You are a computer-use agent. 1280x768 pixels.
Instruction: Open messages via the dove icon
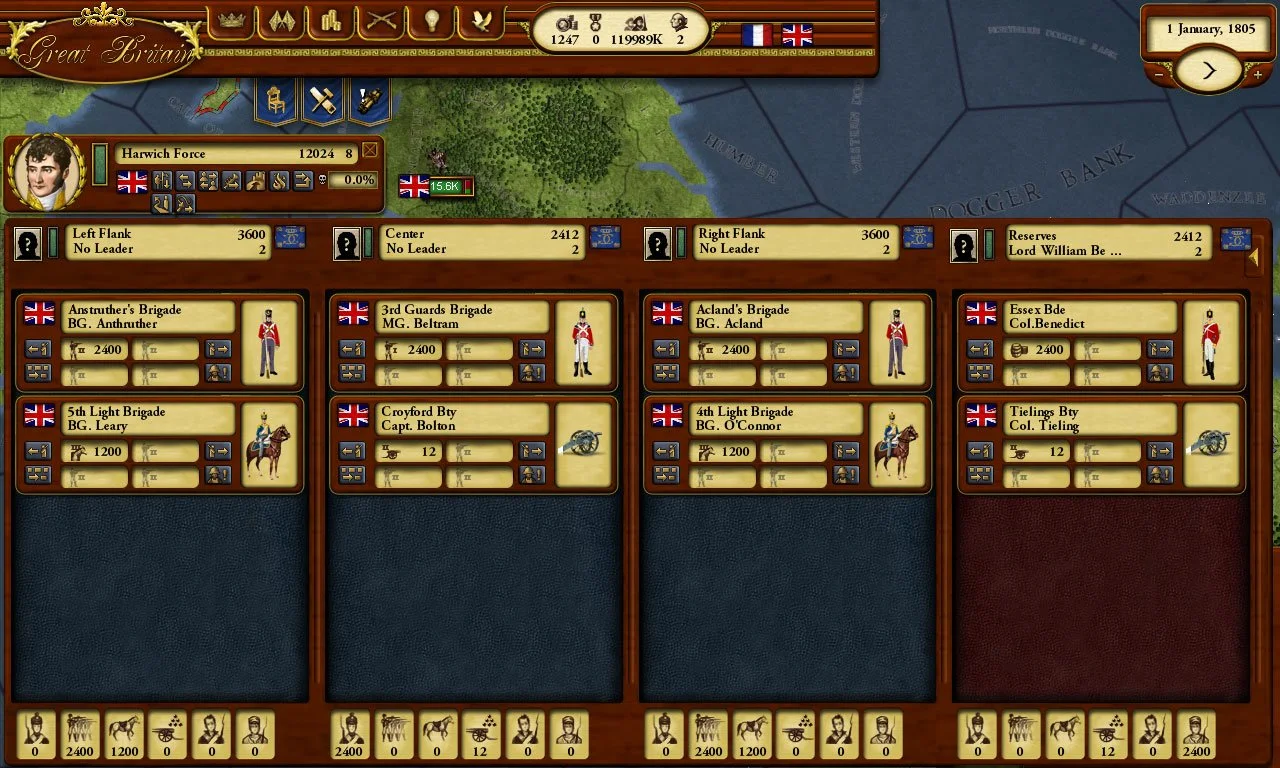(x=481, y=22)
